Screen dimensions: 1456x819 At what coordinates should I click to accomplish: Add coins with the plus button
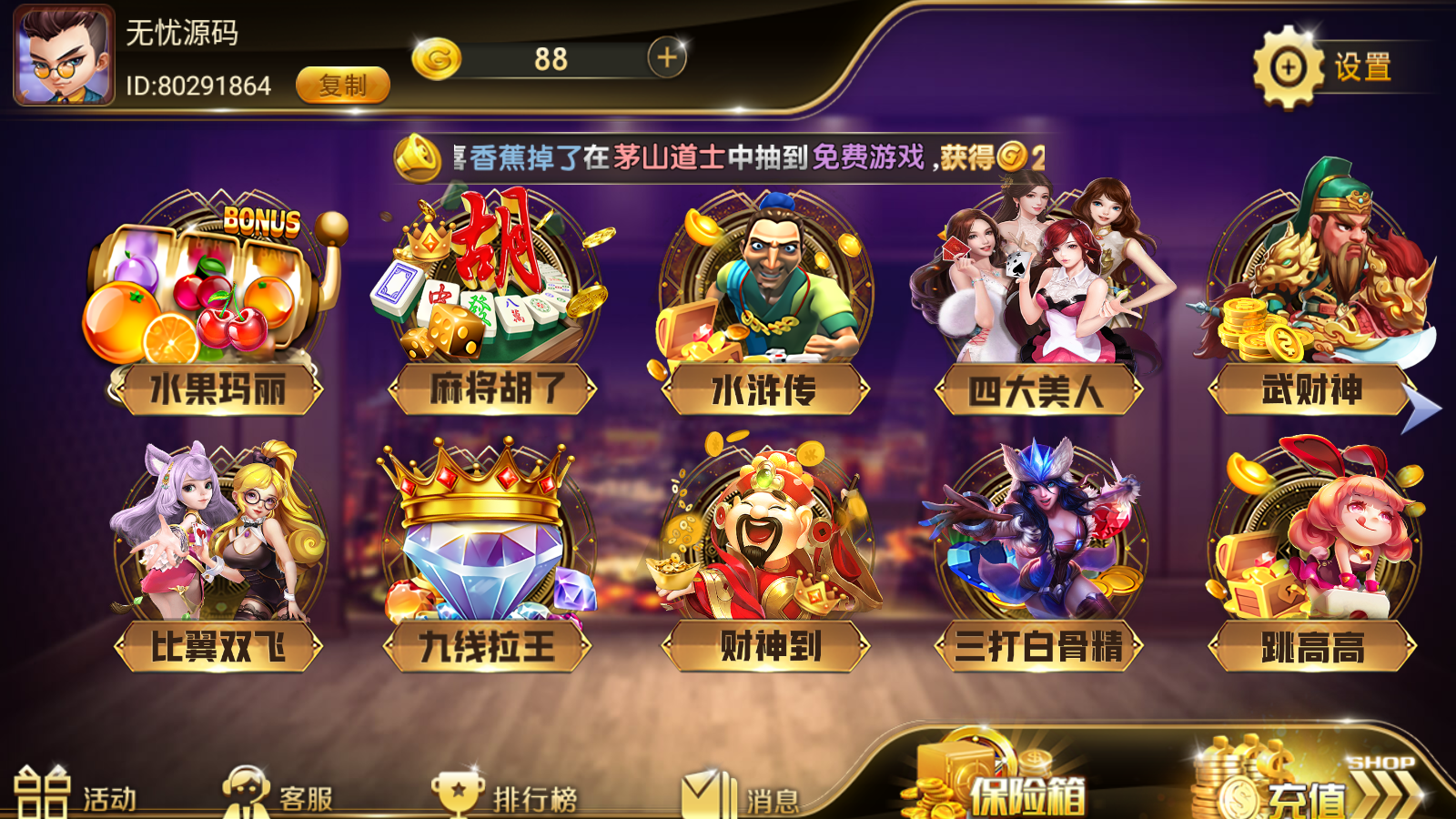coord(667,57)
